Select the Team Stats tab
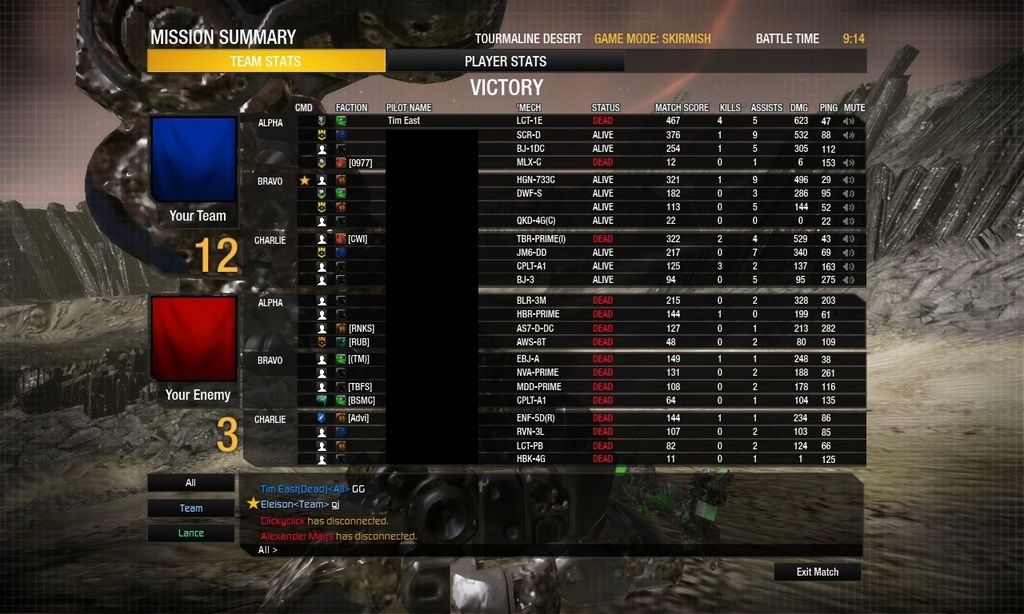 pos(265,61)
